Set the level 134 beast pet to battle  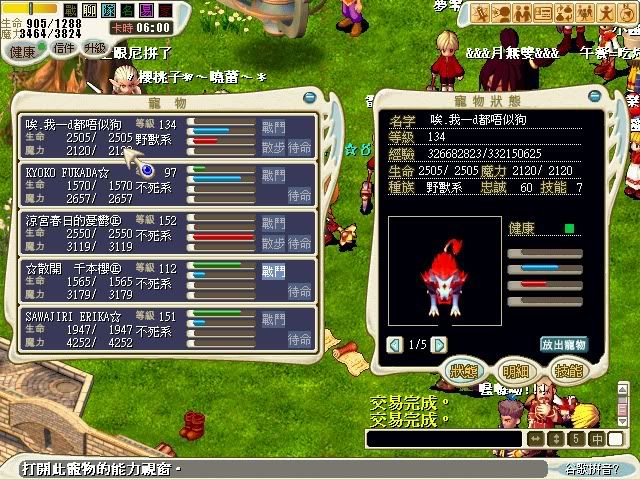[273, 127]
